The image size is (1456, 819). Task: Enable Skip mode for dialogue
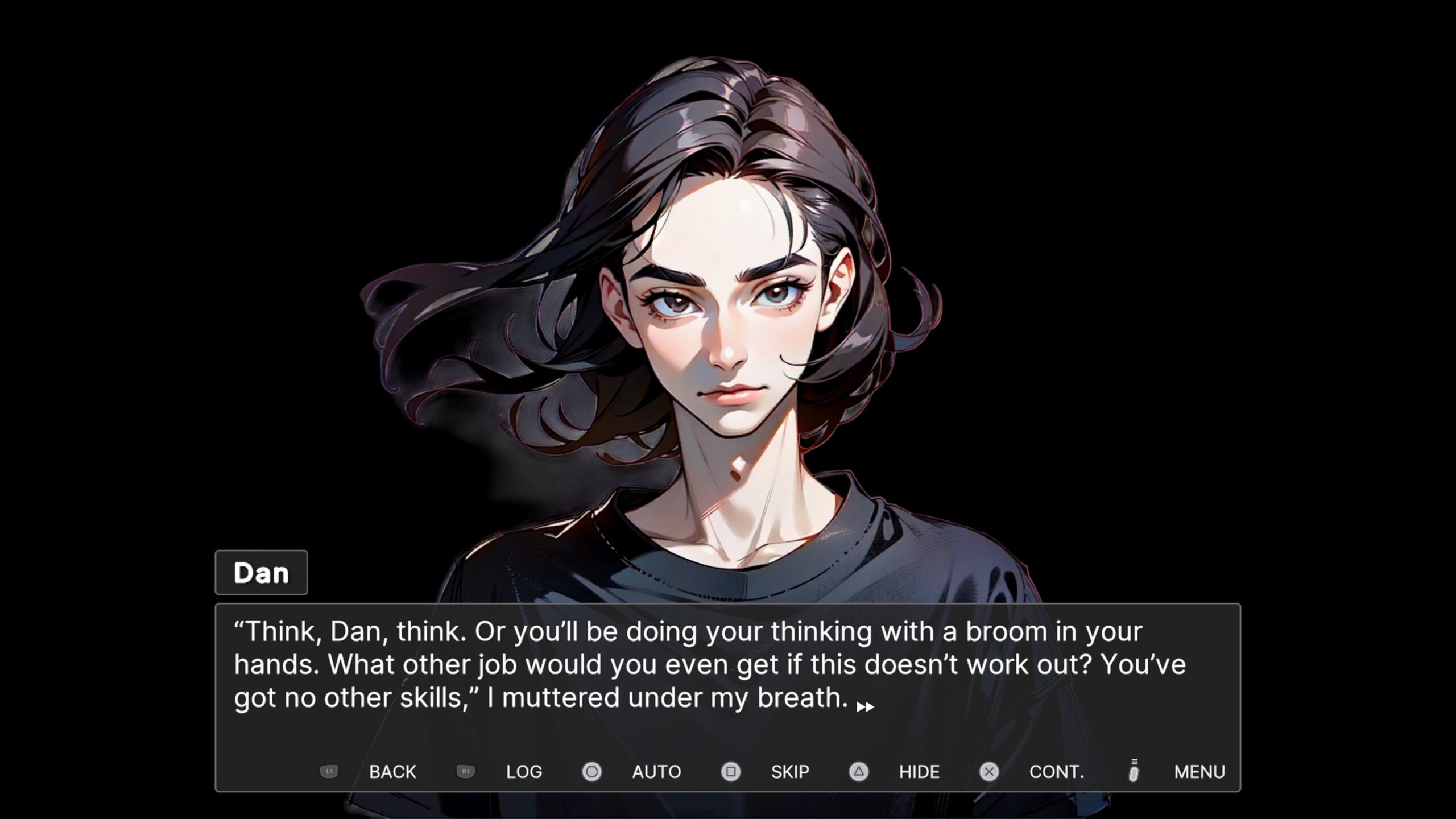789,772
